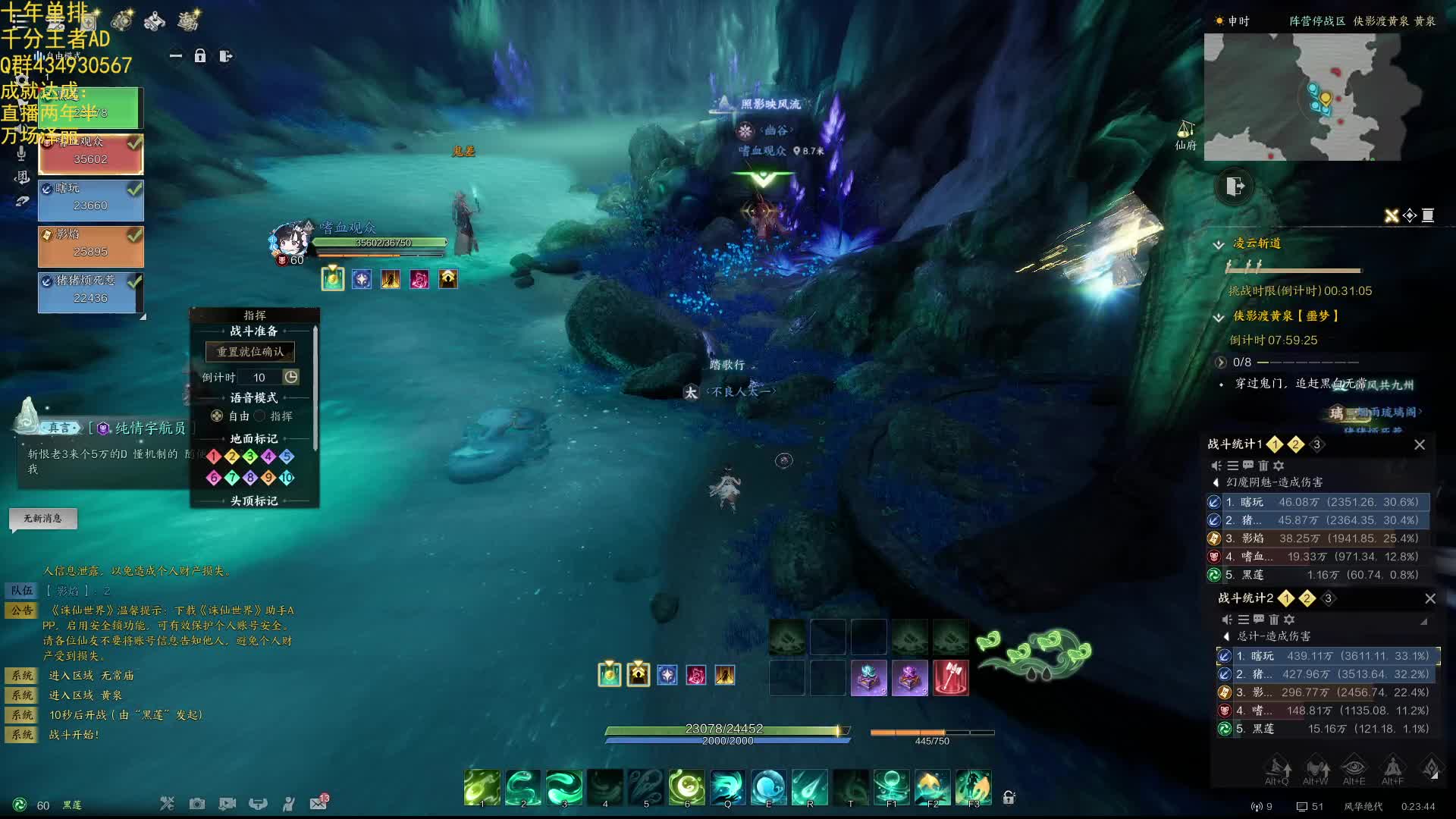Open the minimap
The image size is (1456, 819).
coord(1313,97)
